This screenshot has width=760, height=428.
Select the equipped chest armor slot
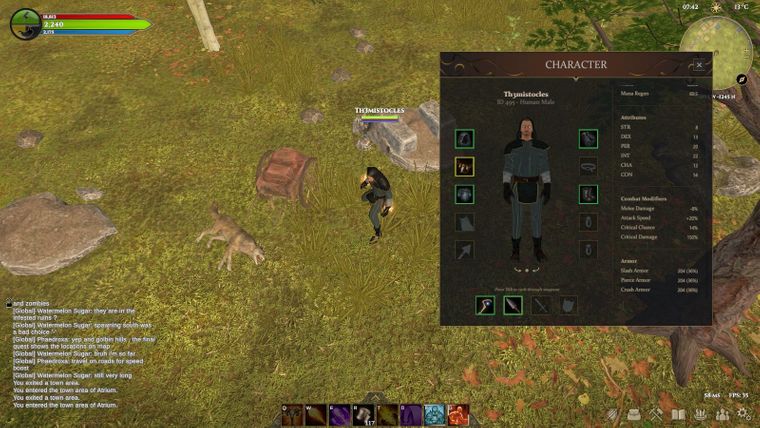click(464, 194)
